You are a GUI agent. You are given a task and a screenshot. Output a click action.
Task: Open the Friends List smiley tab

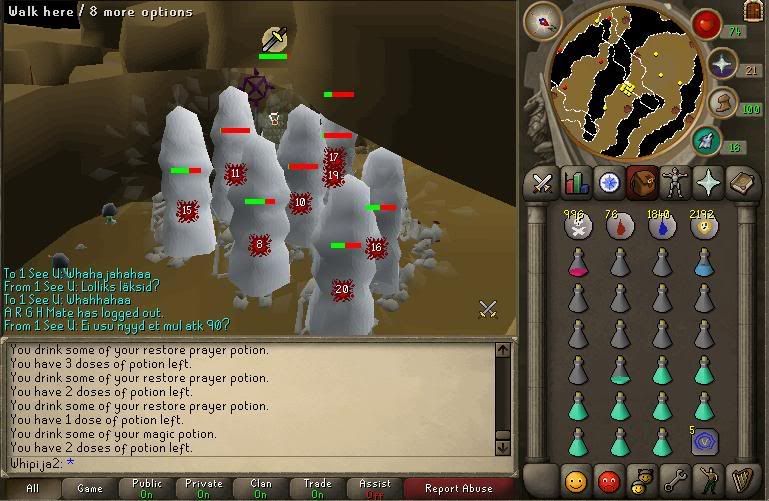click(x=574, y=477)
